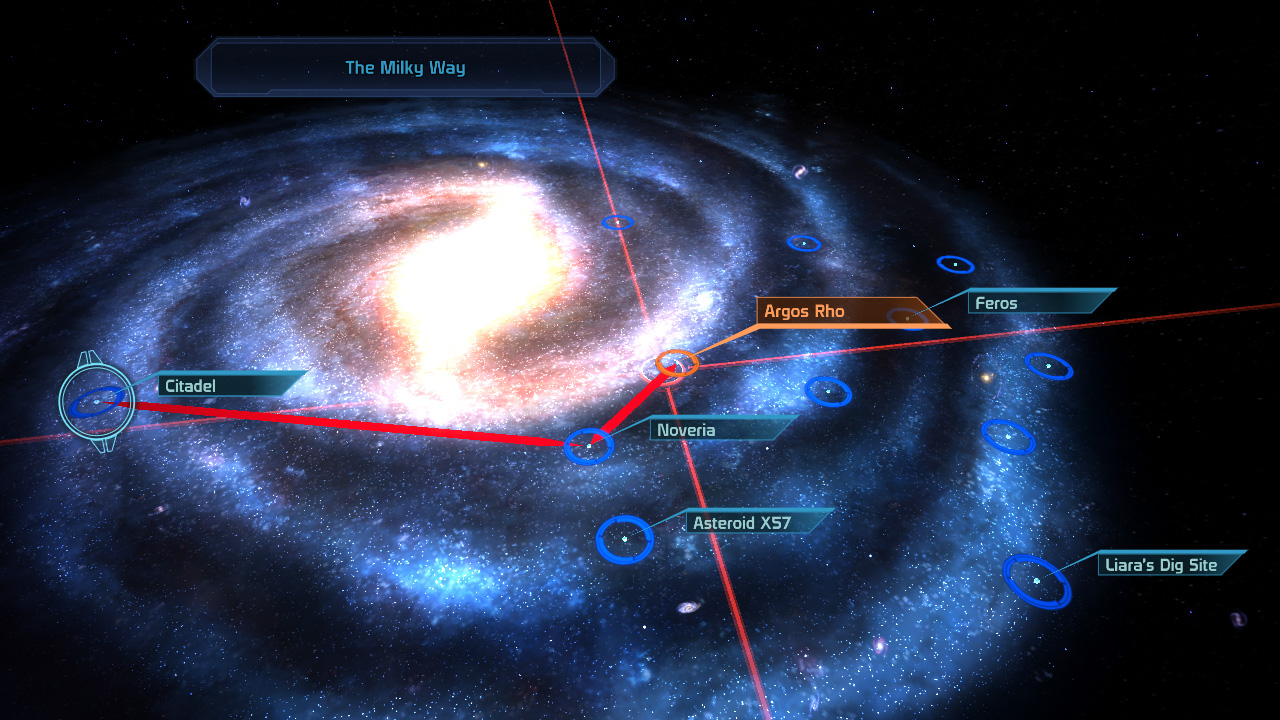Select Liara's Dig Site cluster ring
The height and width of the screenshot is (720, 1280).
[1038, 578]
